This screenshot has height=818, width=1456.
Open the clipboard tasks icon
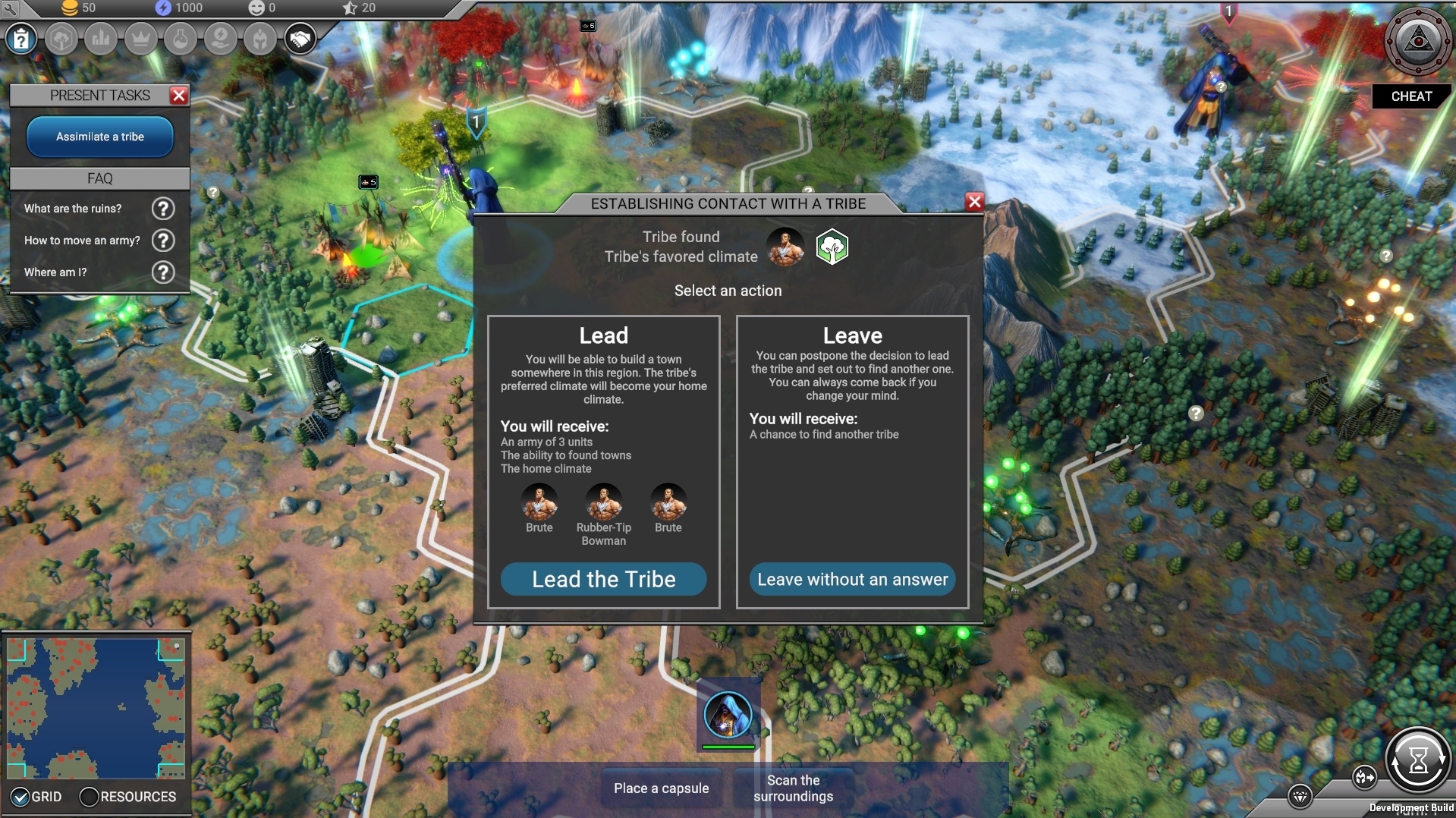click(x=21, y=39)
